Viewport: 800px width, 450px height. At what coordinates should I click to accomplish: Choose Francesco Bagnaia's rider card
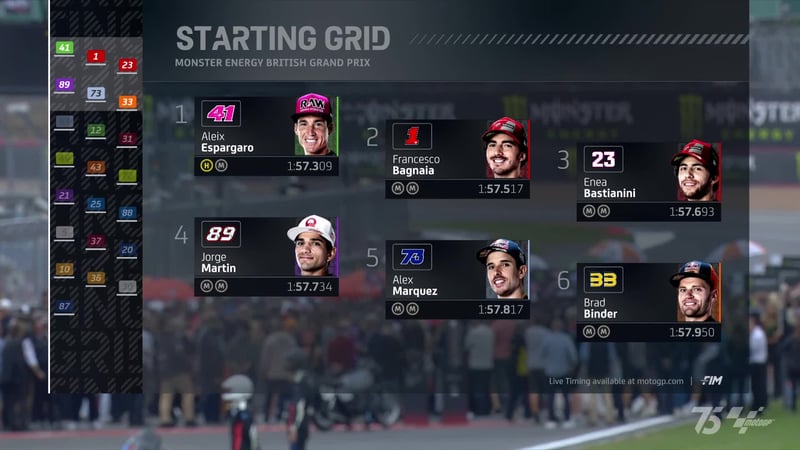point(457,159)
